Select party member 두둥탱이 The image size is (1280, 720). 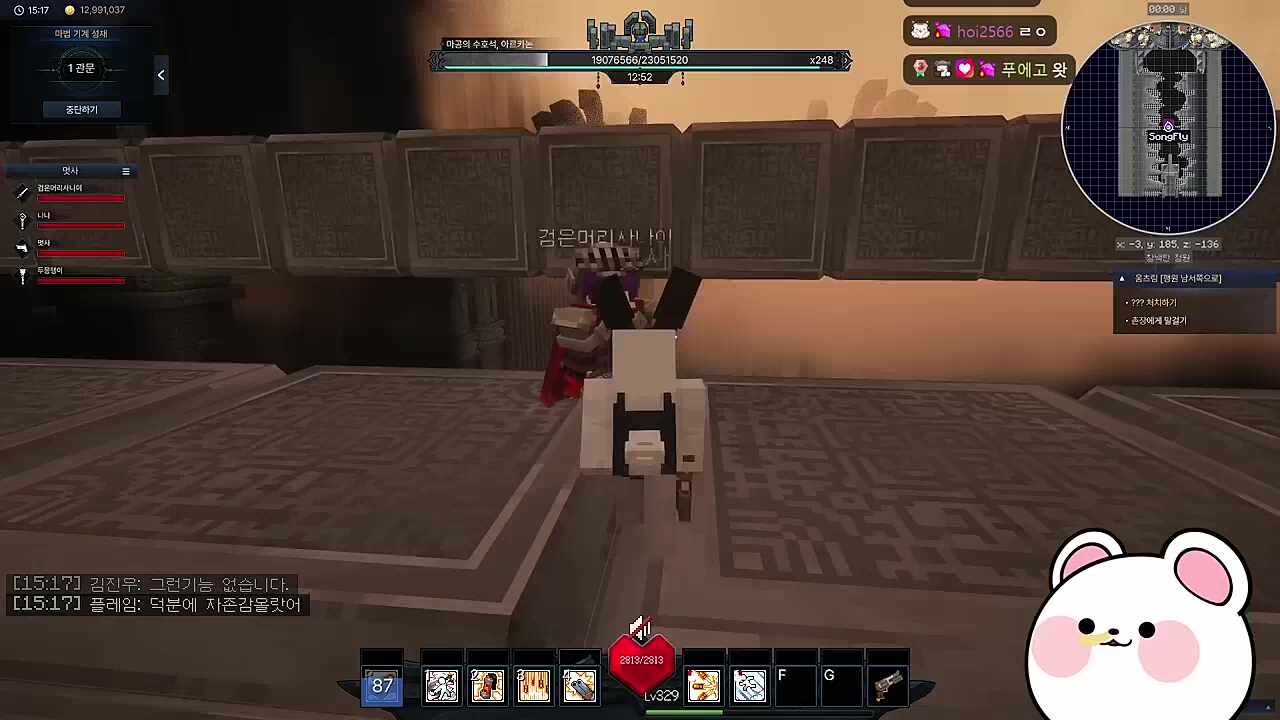[x=50, y=271]
